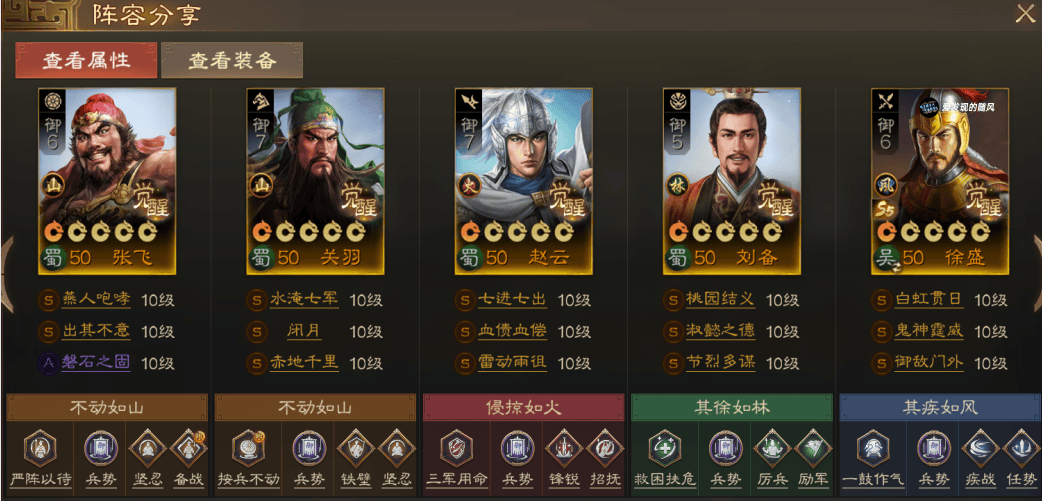The height and width of the screenshot is (501, 1042).
Task: Open the 燕人咆哮 skill details
Action: tap(96, 300)
